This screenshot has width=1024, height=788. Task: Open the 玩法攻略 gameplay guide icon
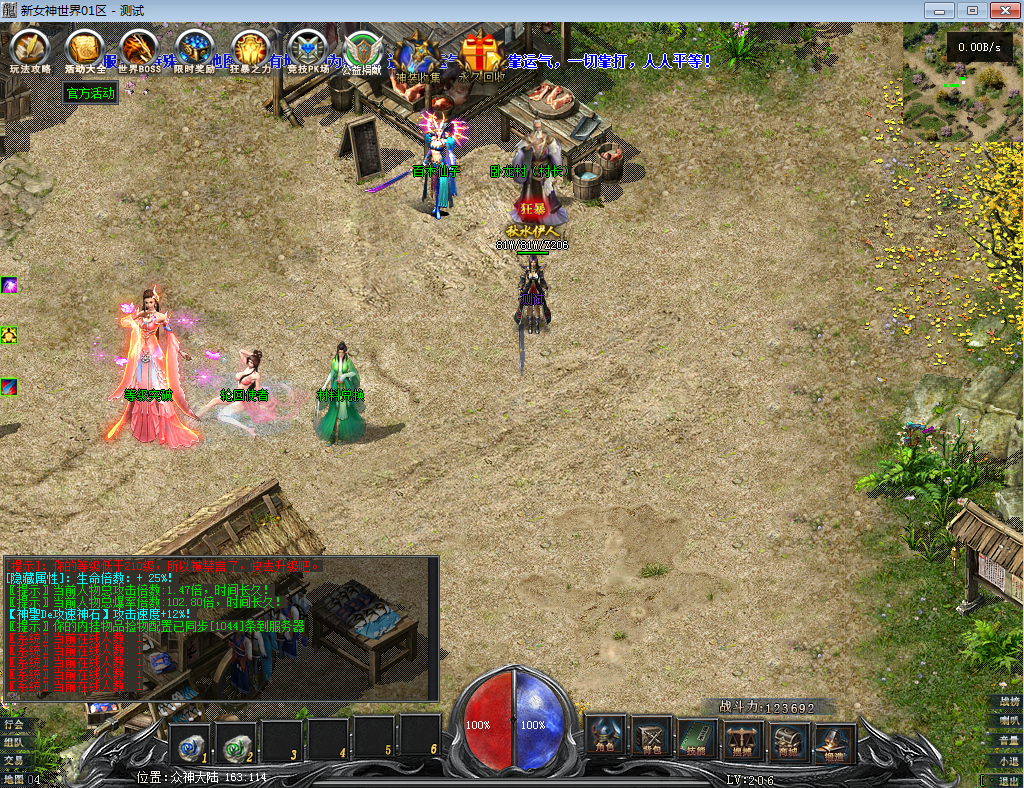click(x=29, y=49)
